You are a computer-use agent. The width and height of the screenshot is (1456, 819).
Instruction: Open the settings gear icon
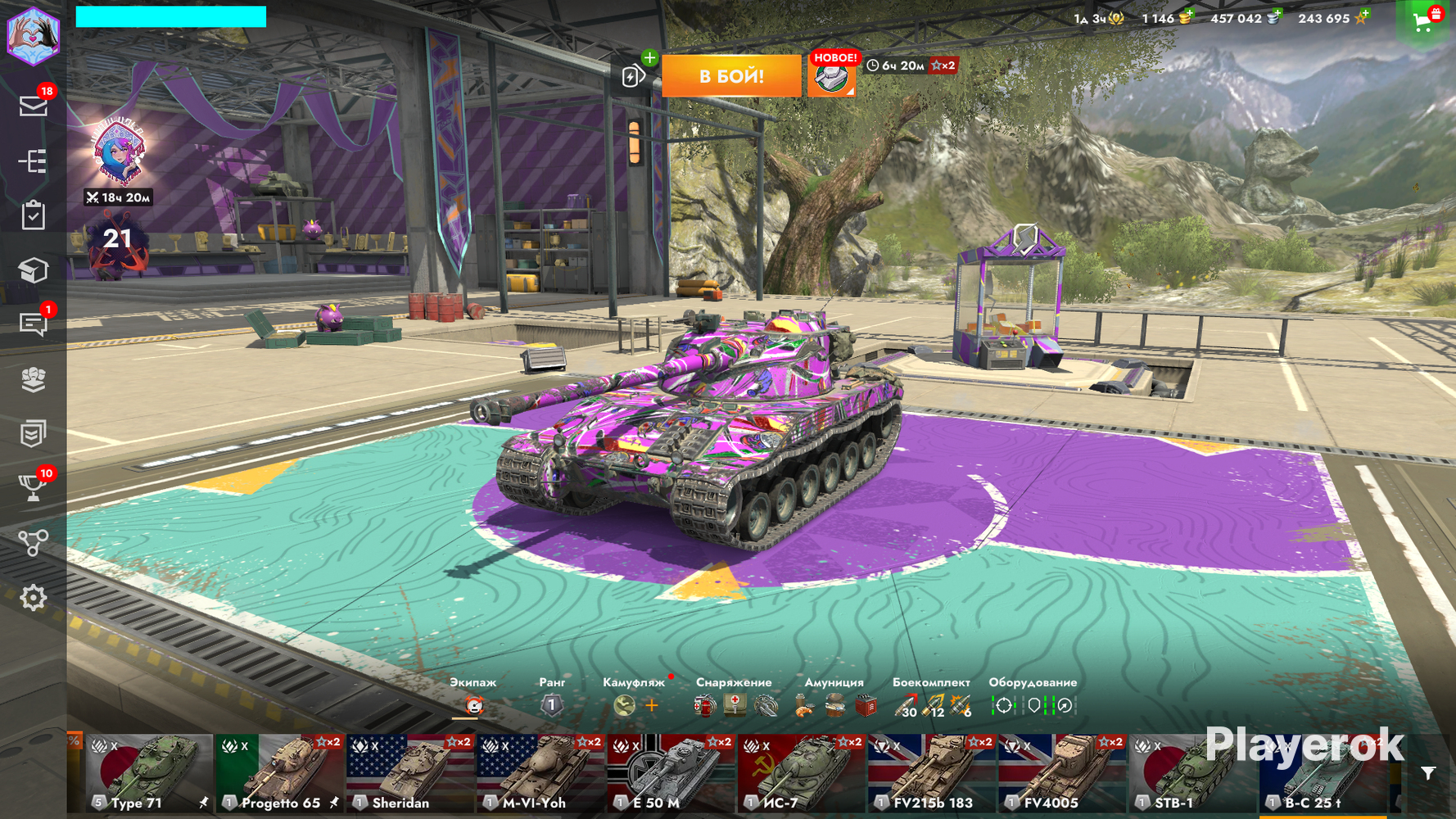(33, 598)
